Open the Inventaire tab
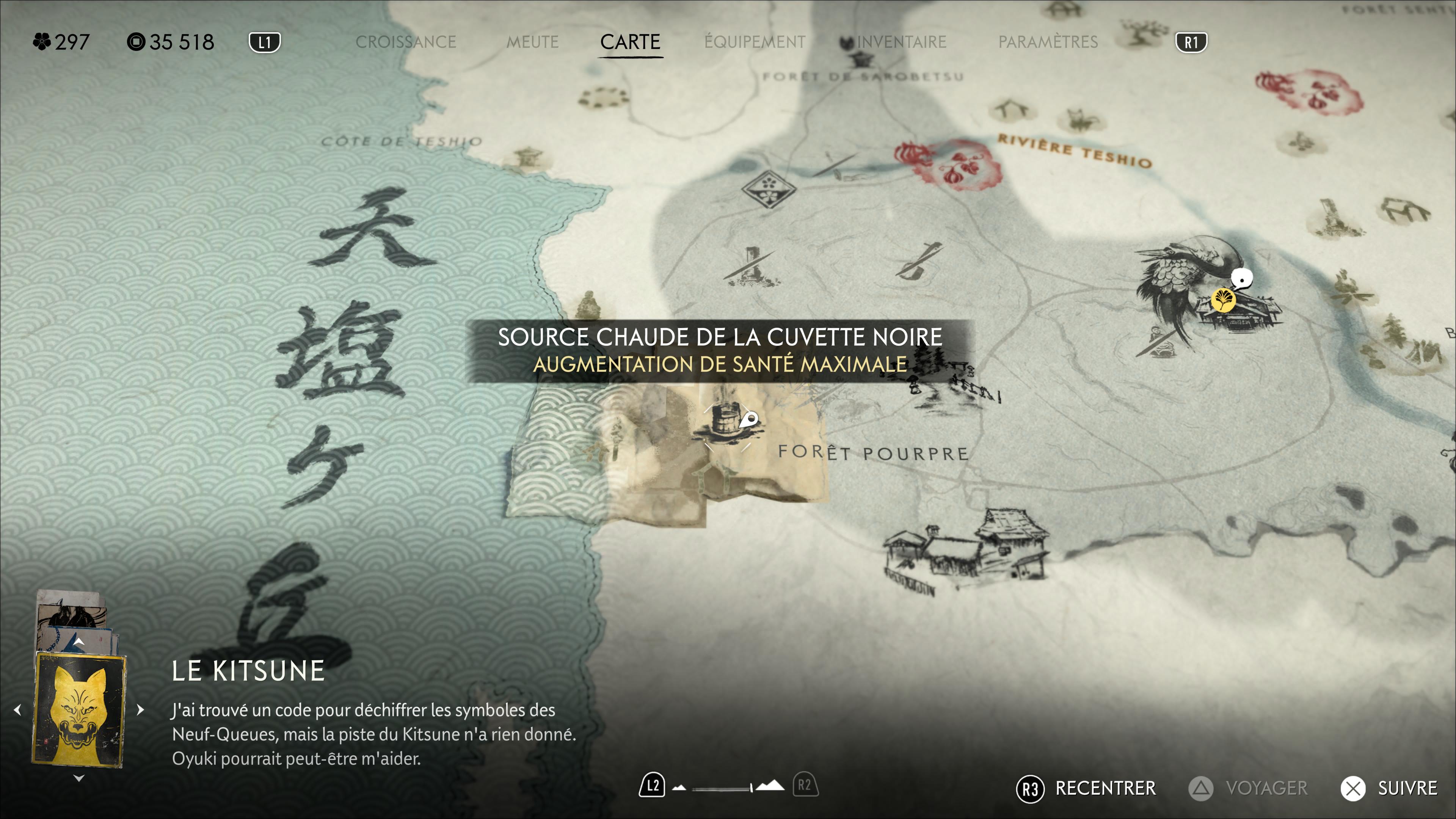The image size is (1456, 819). point(901,42)
